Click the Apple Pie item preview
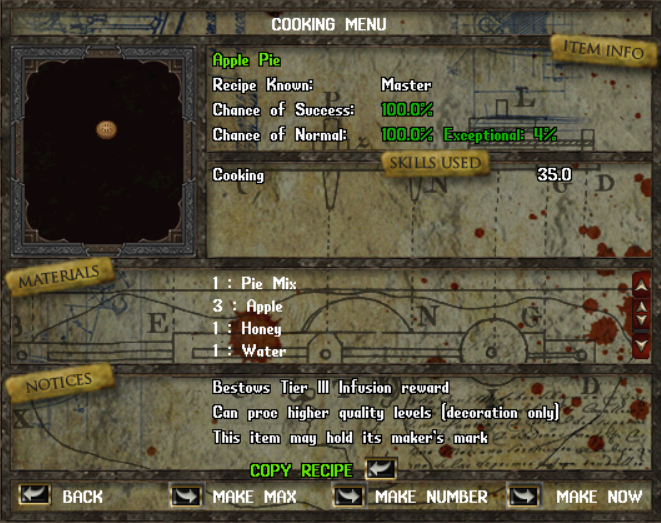661x523 pixels. coord(105,129)
